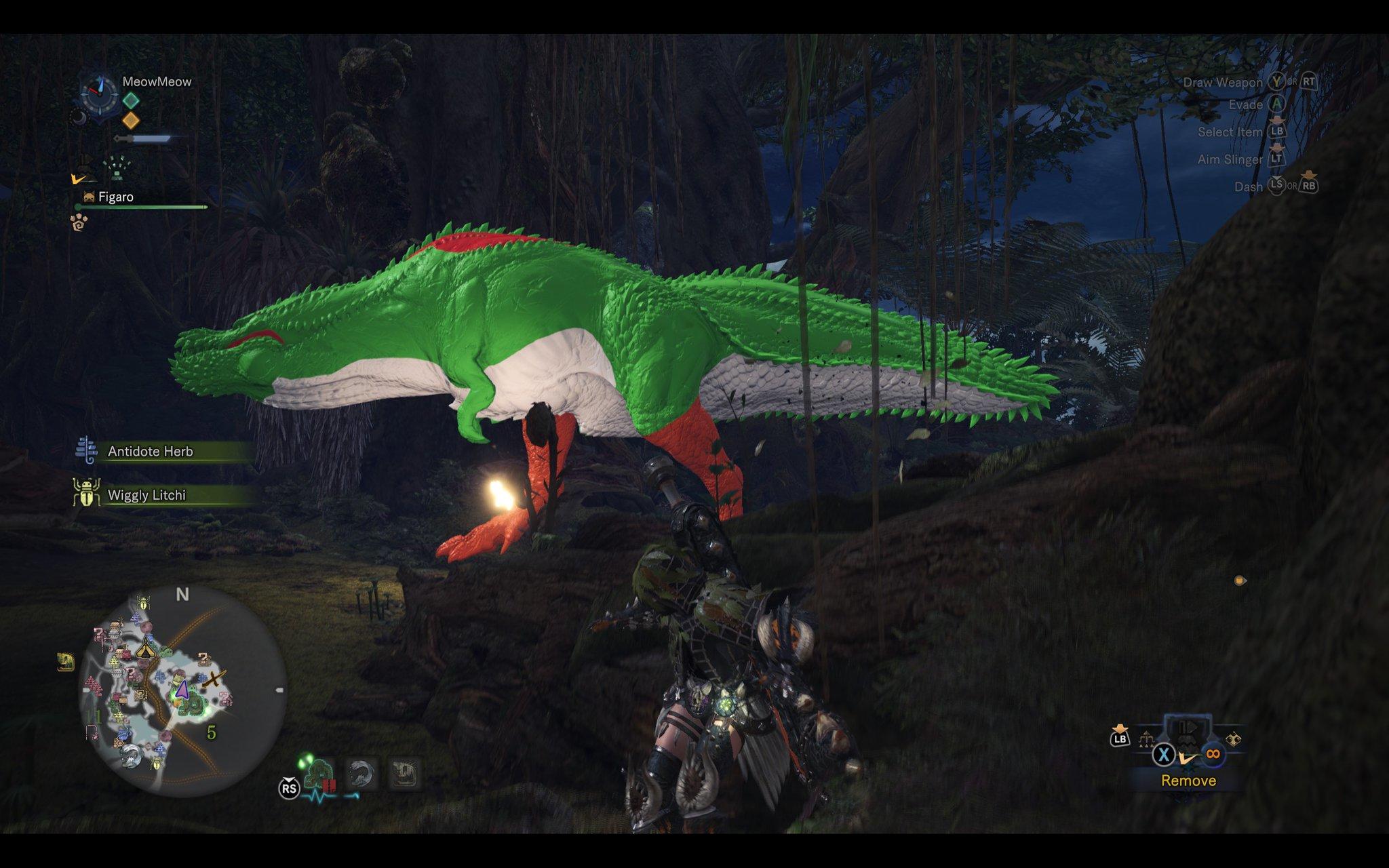Select the yellow camp tent marker on minimap
The width and height of the screenshot is (1389, 868).
click(x=145, y=649)
